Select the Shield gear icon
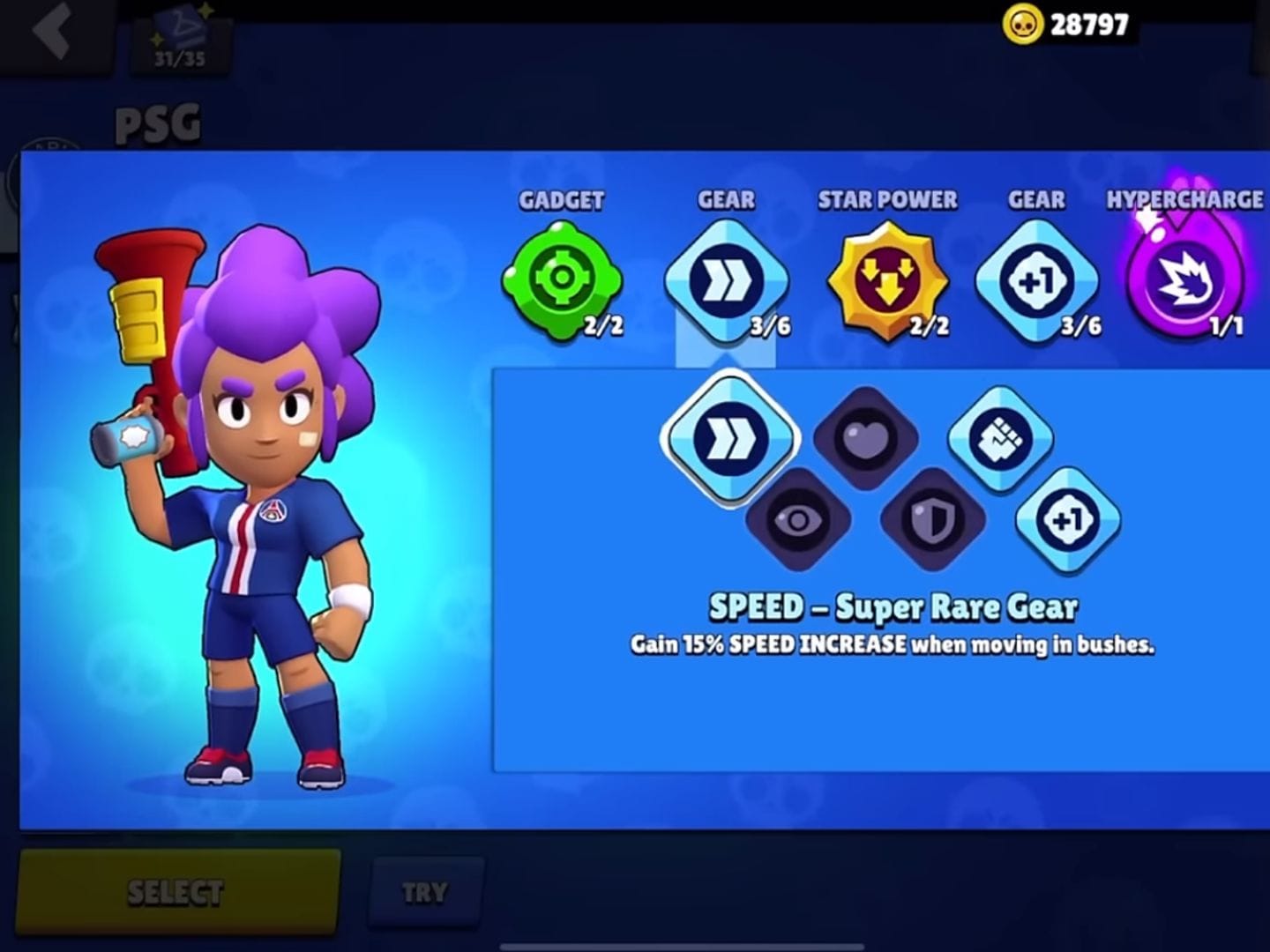 932,522
